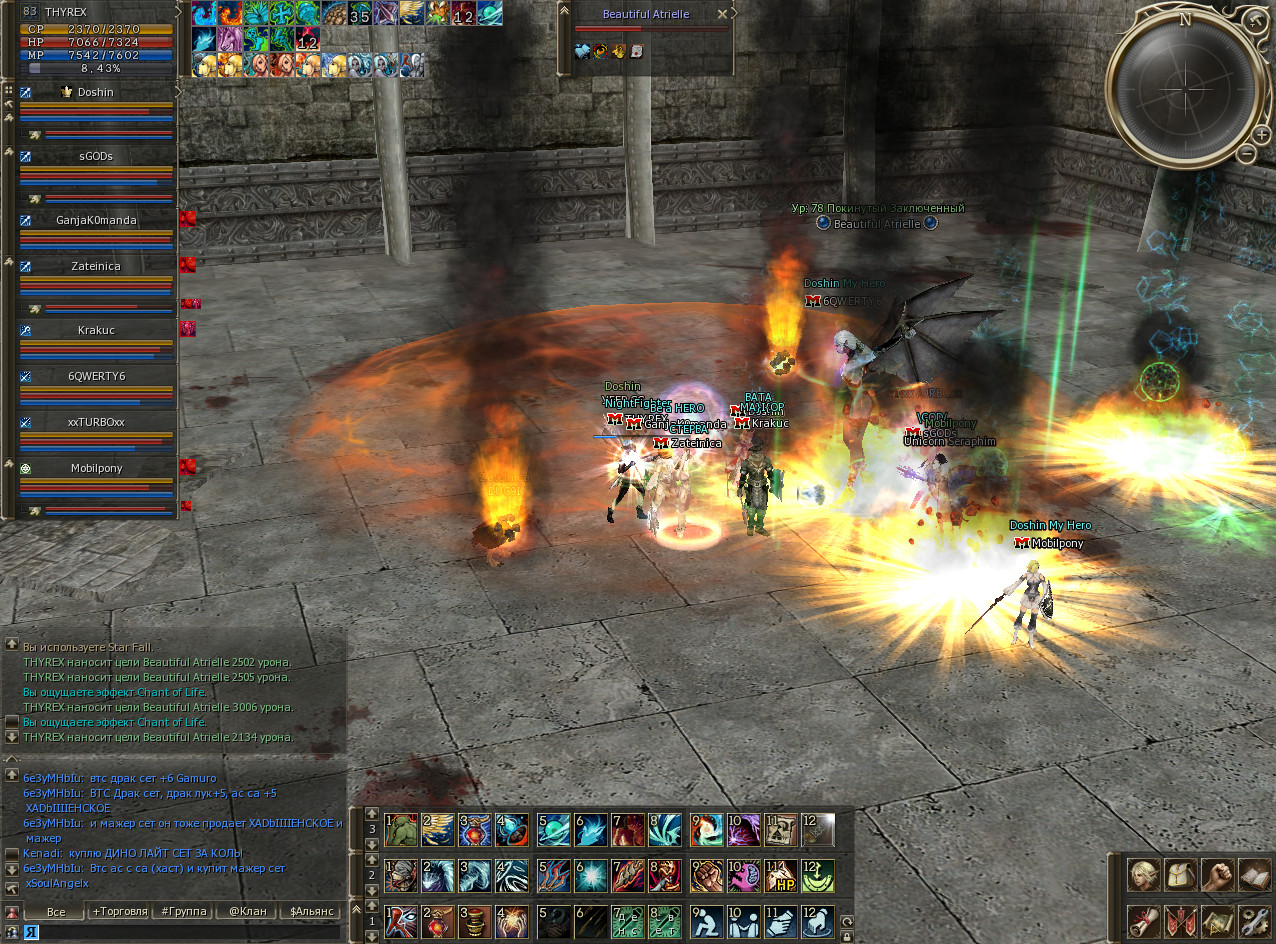Viewport: 1276px width, 944px height.
Task: Switch chat to the +Торговля tab
Action: pyautogui.click(x=119, y=912)
